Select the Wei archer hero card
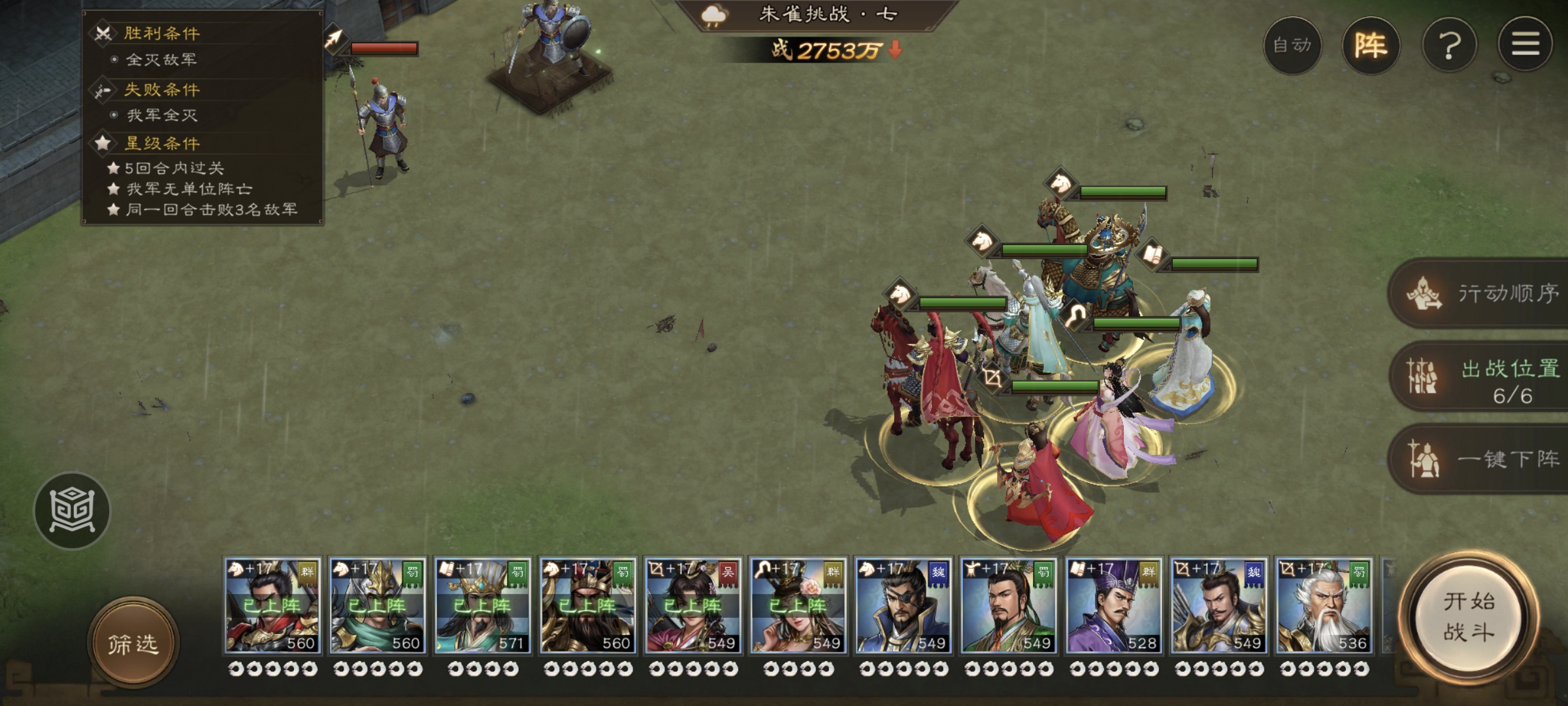This screenshot has width=1568, height=706. [1218, 605]
